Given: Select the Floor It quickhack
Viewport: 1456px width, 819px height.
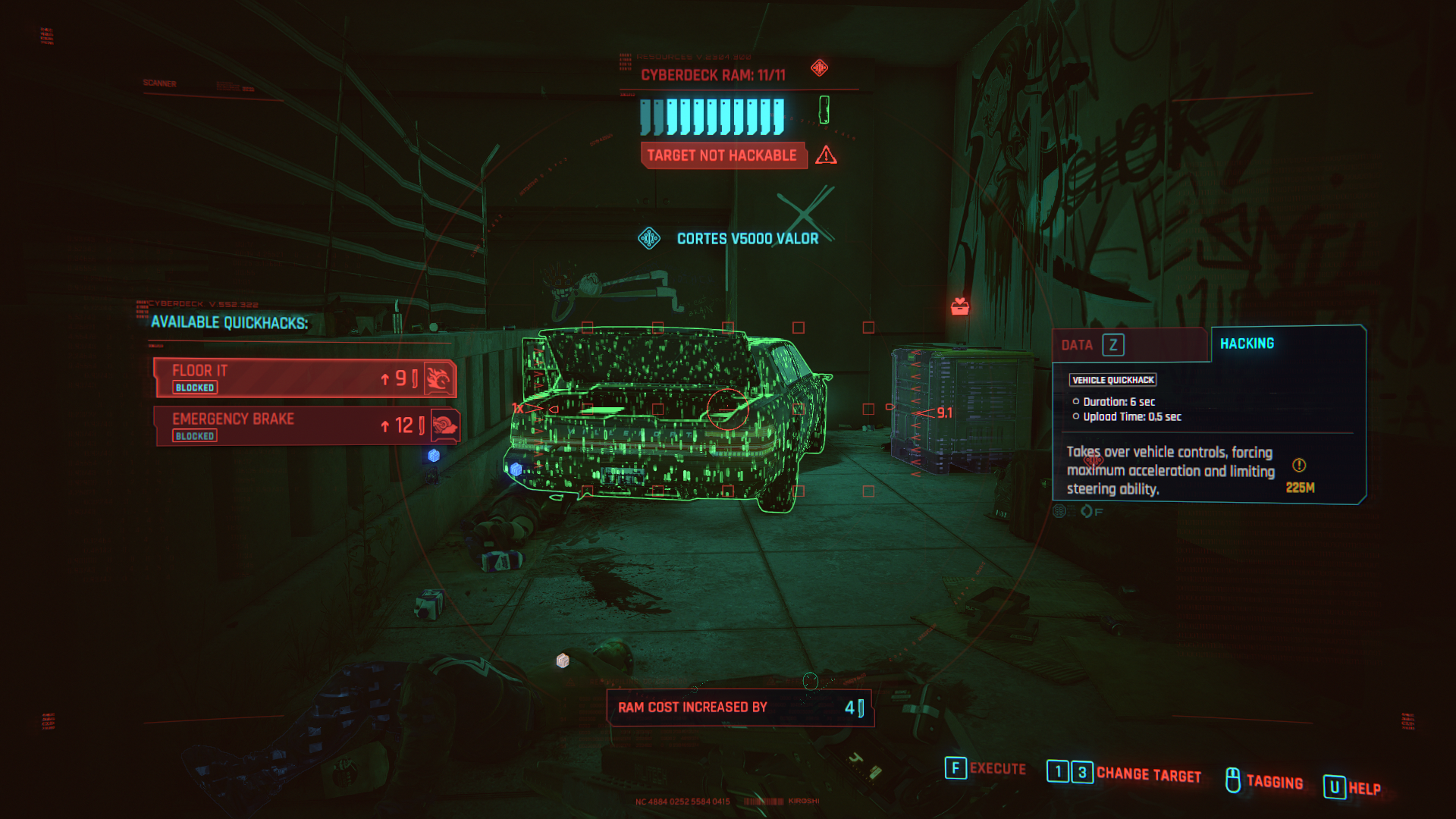Looking at the screenshot, I should tap(303, 378).
